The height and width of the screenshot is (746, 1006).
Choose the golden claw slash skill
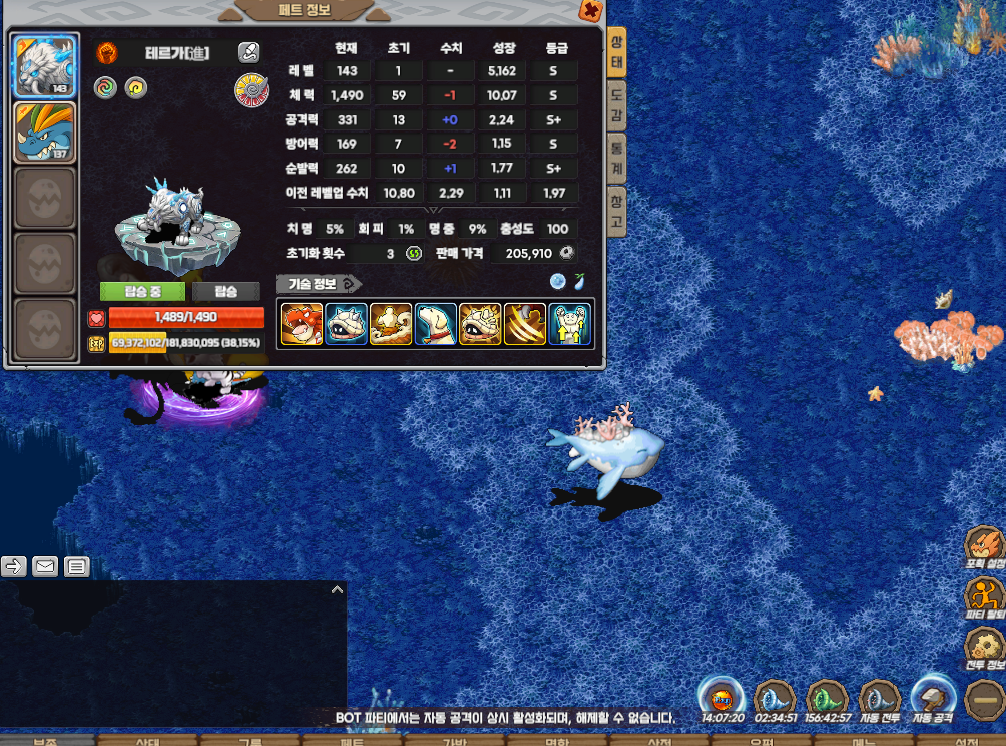pos(524,324)
